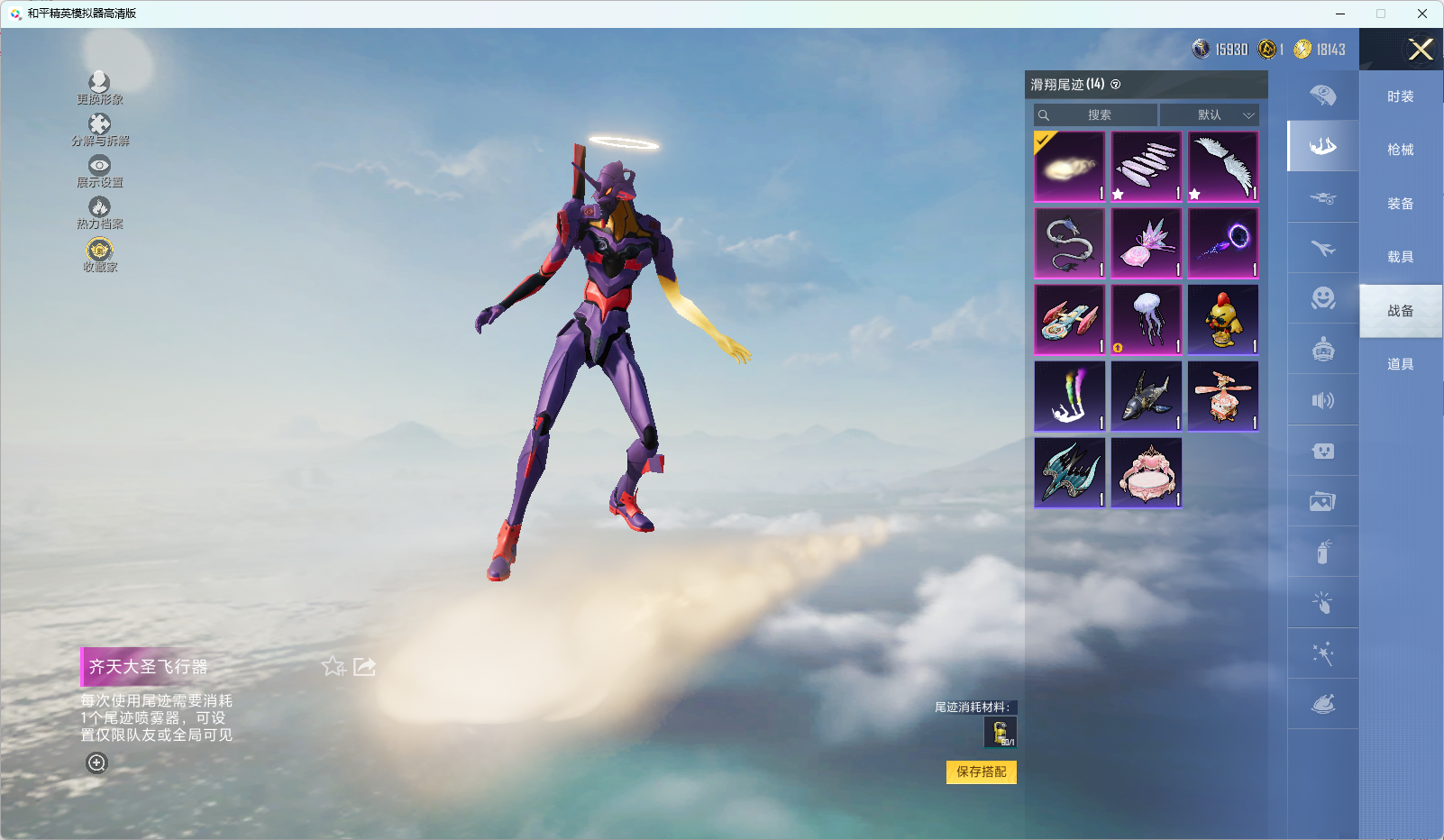1444x840 pixels.
Task: Open 分解与拆解 dismantle option
Action: (99, 130)
